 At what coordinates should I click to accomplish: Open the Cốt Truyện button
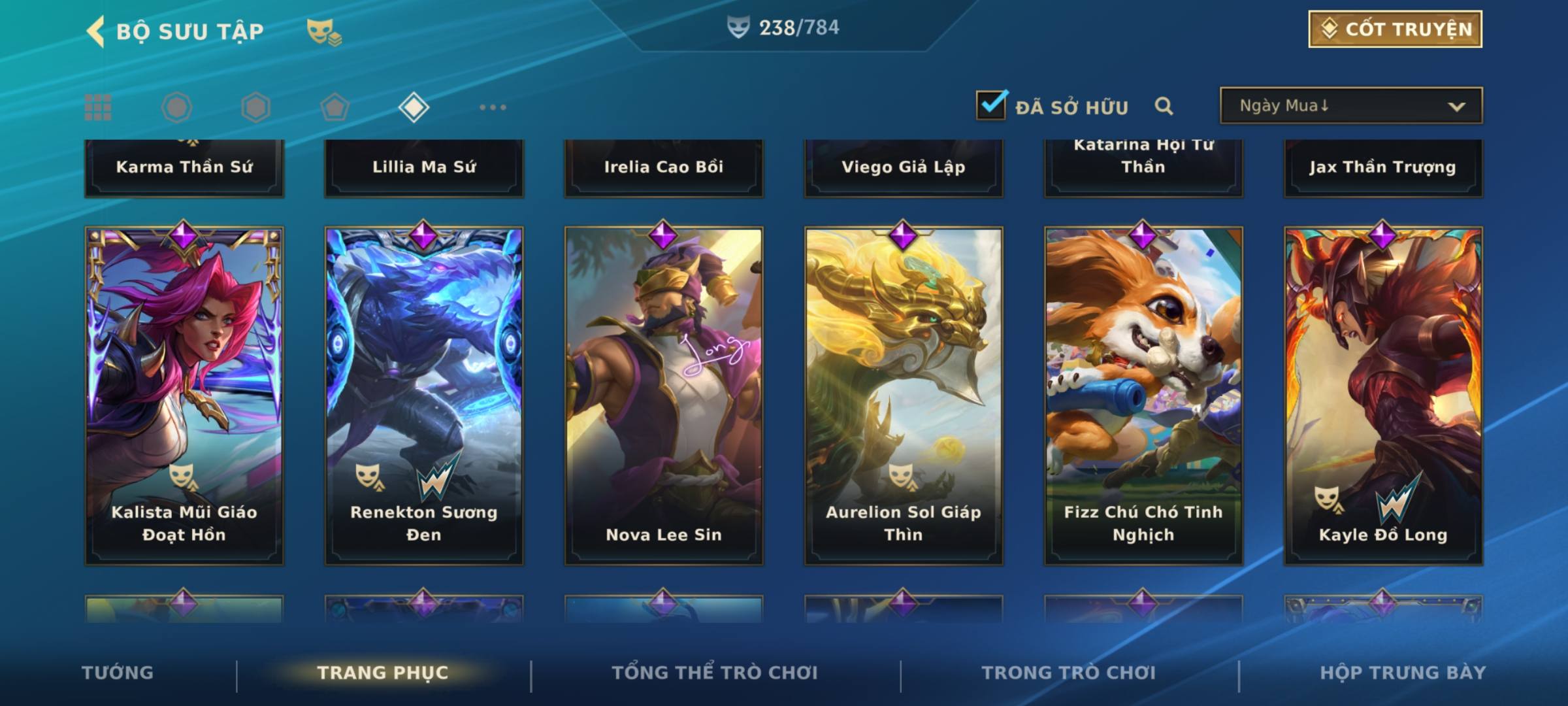pos(1395,29)
